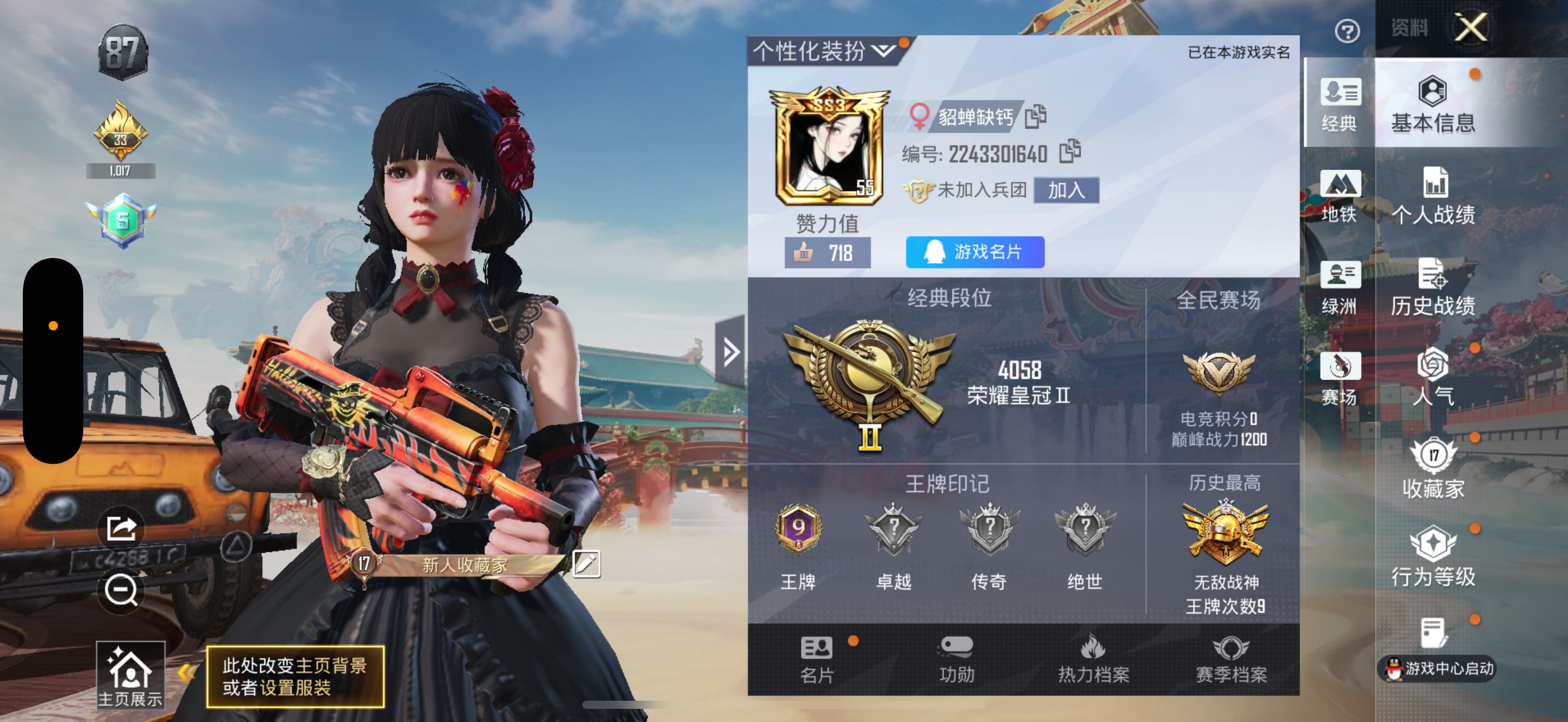Edit the 新人收藏家 title with the pencil icon
The height and width of the screenshot is (722, 1568).
coord(586,564)
